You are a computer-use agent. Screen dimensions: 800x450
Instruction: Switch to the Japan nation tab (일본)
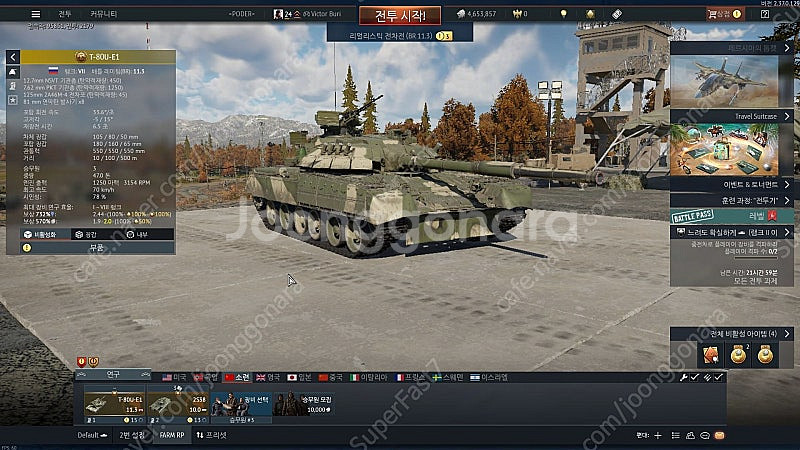[x=303, y=377]
